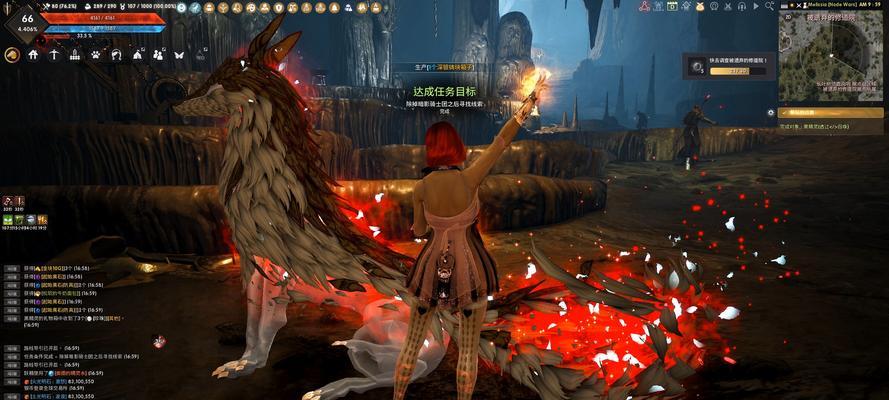Select the highlighted quest entry in the tracker

point(830,113)
